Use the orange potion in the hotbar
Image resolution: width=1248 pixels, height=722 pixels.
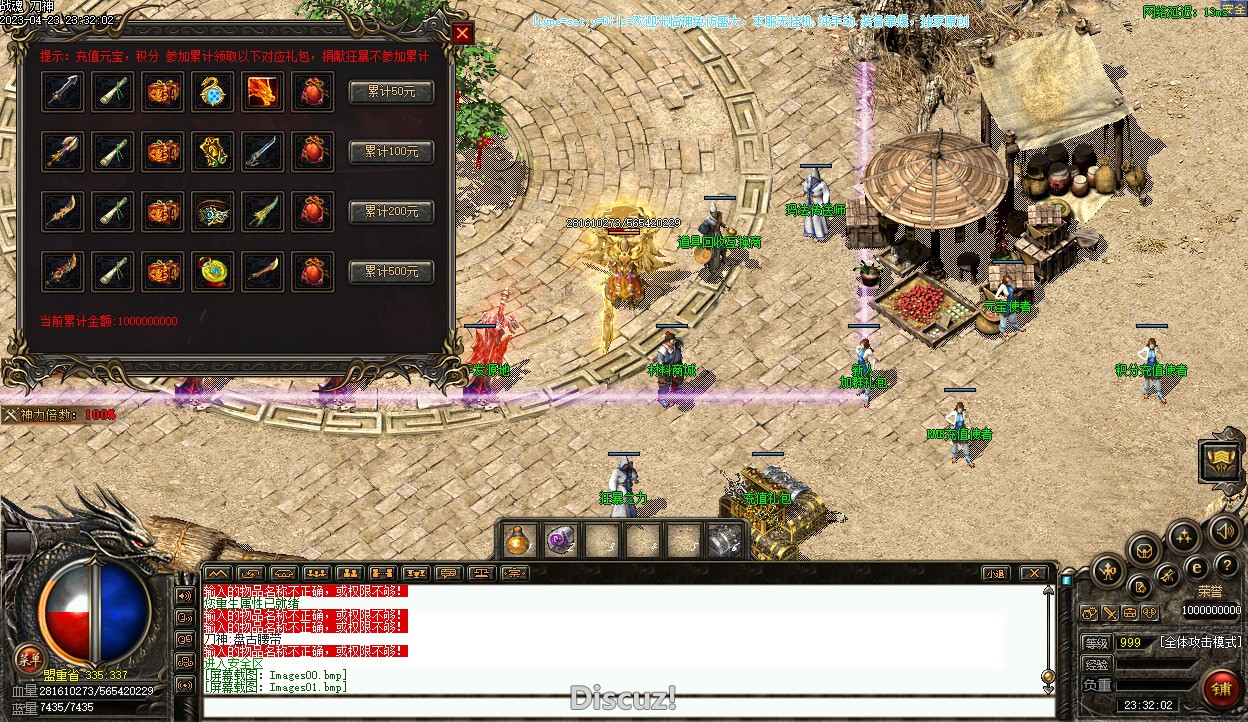[x=520, y=541]
